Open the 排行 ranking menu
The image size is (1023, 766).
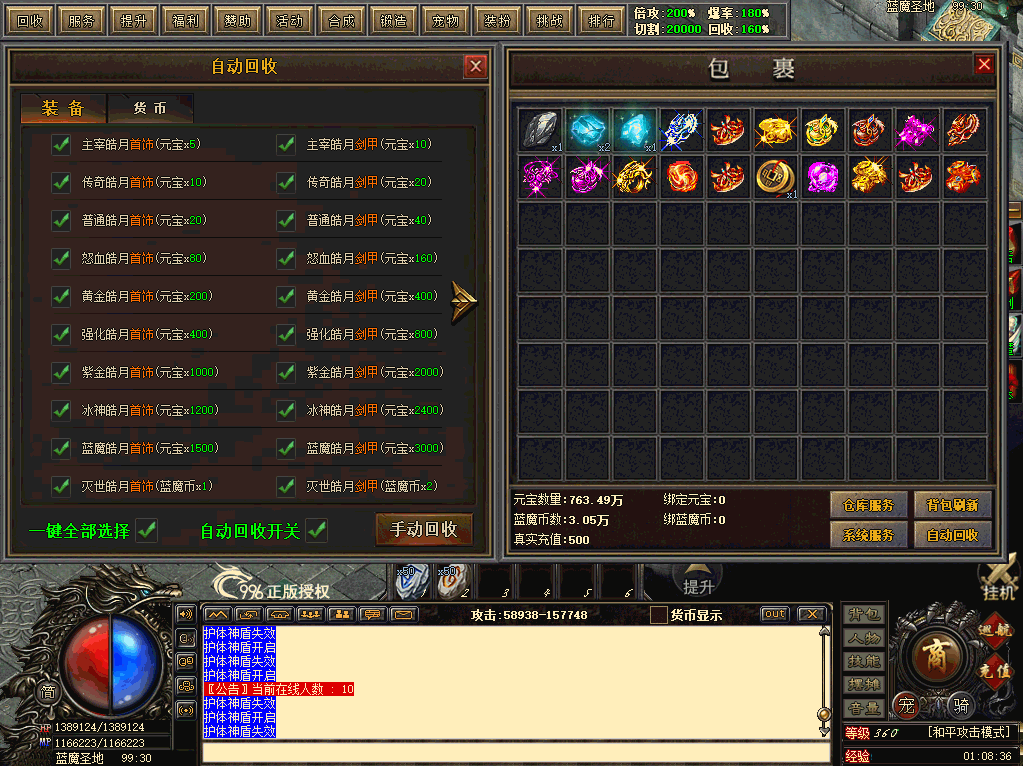[602, 20]
